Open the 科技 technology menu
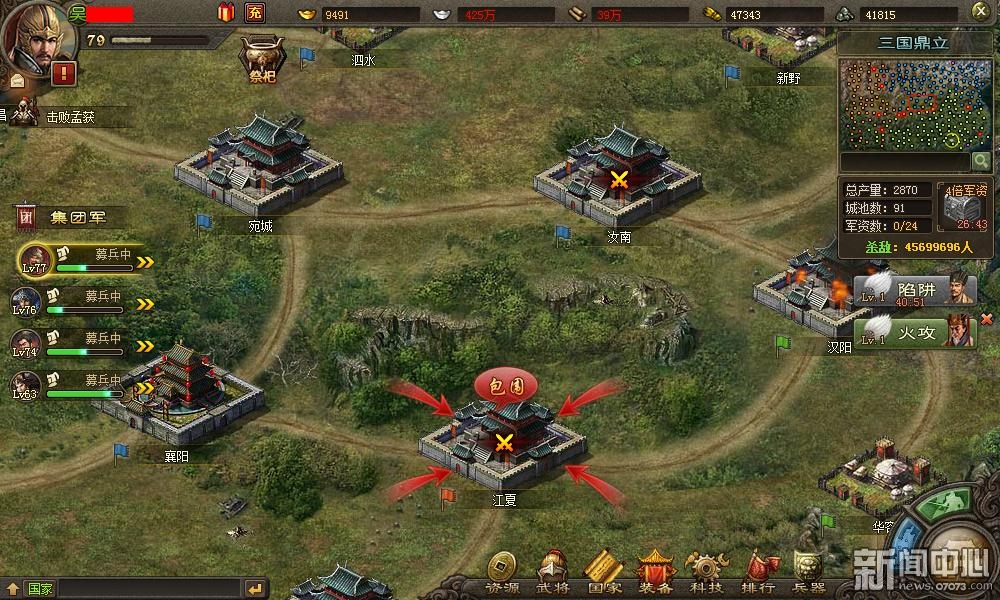The image size is (1000, 600). pos(707,571)
